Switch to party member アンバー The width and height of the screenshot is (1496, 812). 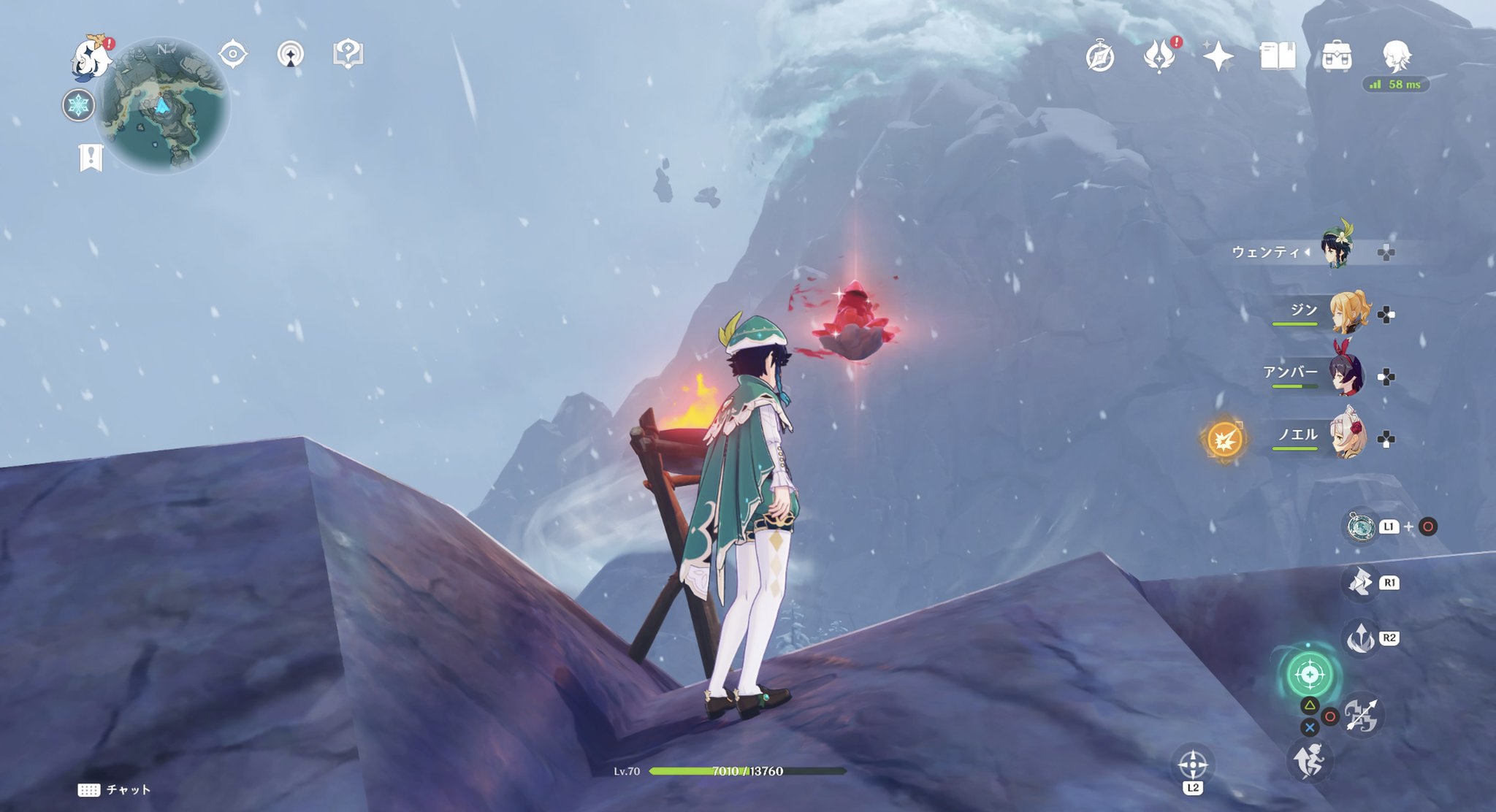1346,375
